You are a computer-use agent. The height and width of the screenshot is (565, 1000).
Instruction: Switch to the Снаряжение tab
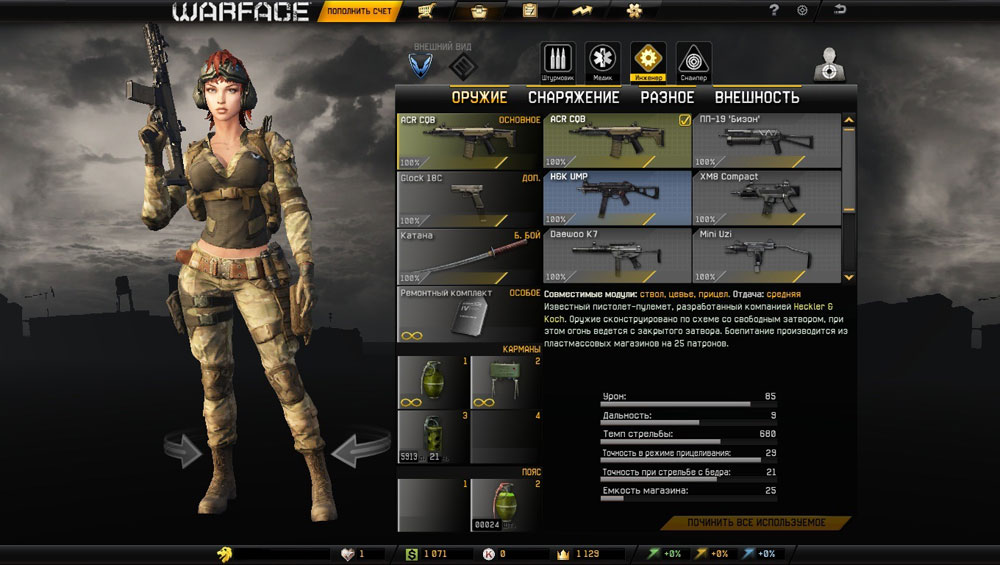574,97
